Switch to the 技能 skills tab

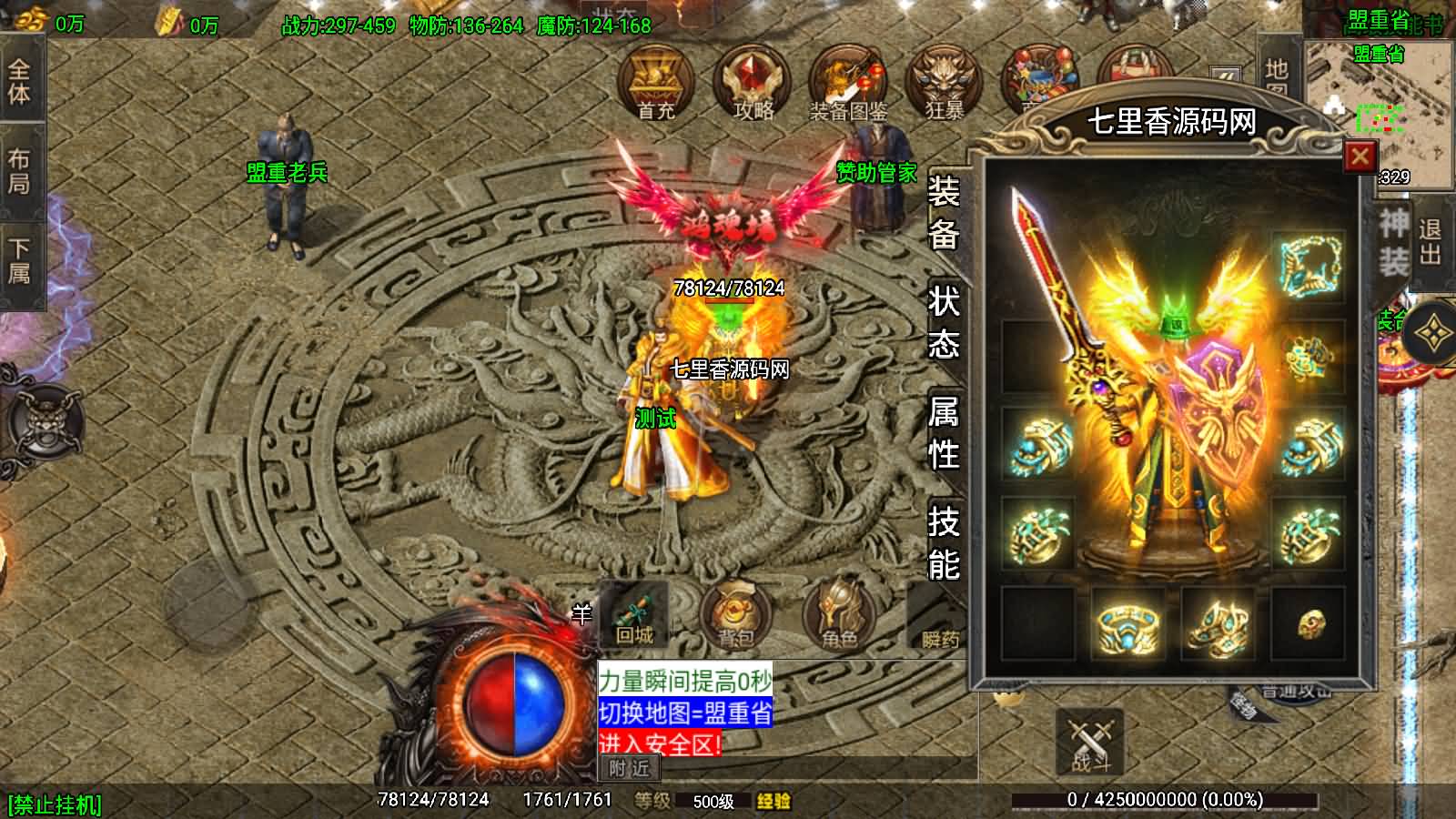coord(946,542)
